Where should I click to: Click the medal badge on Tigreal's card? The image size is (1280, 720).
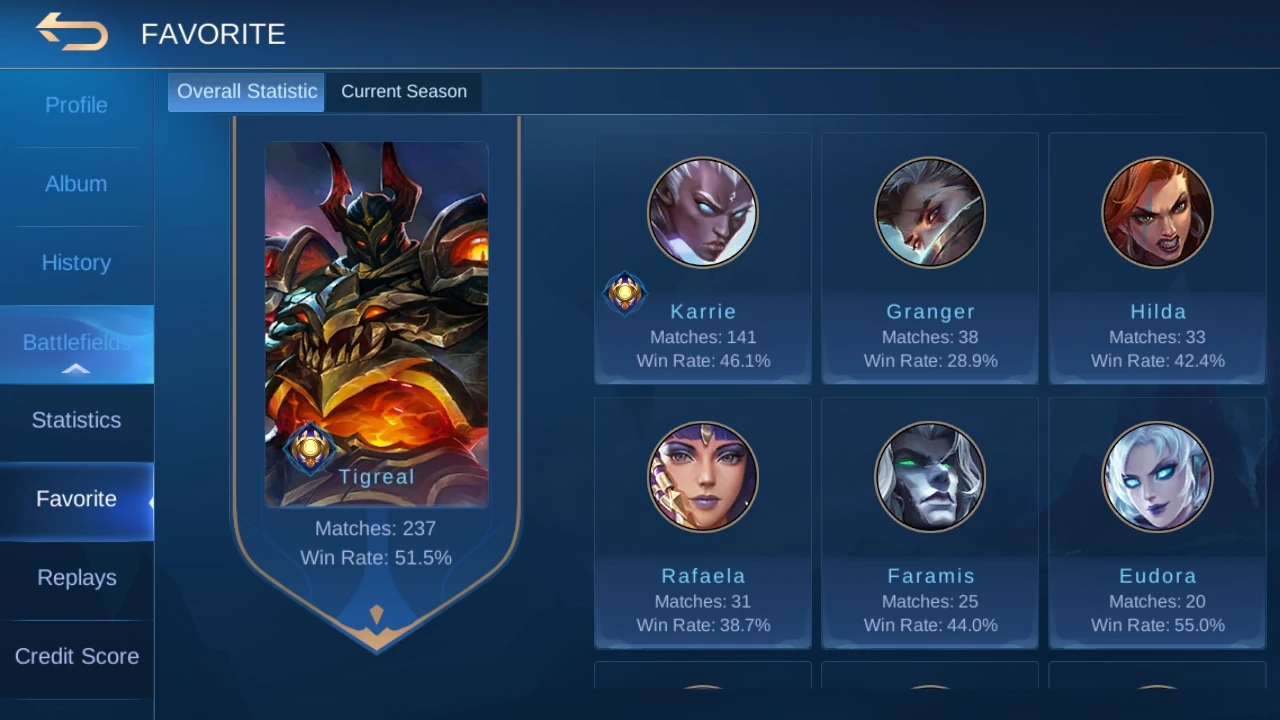(311, 452)
